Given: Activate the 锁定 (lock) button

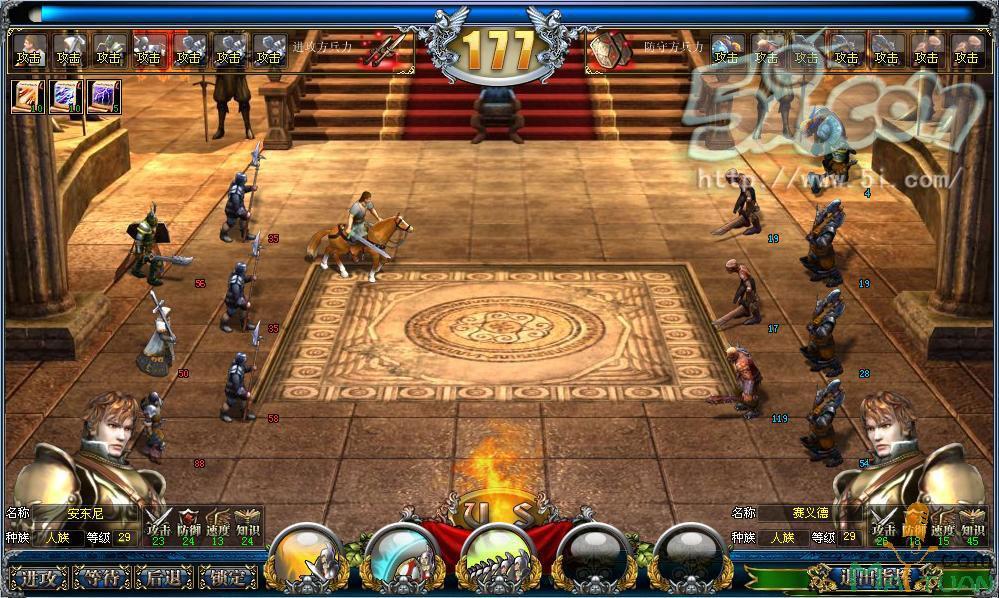Looking at the screenshot, I should click(227, 578).
